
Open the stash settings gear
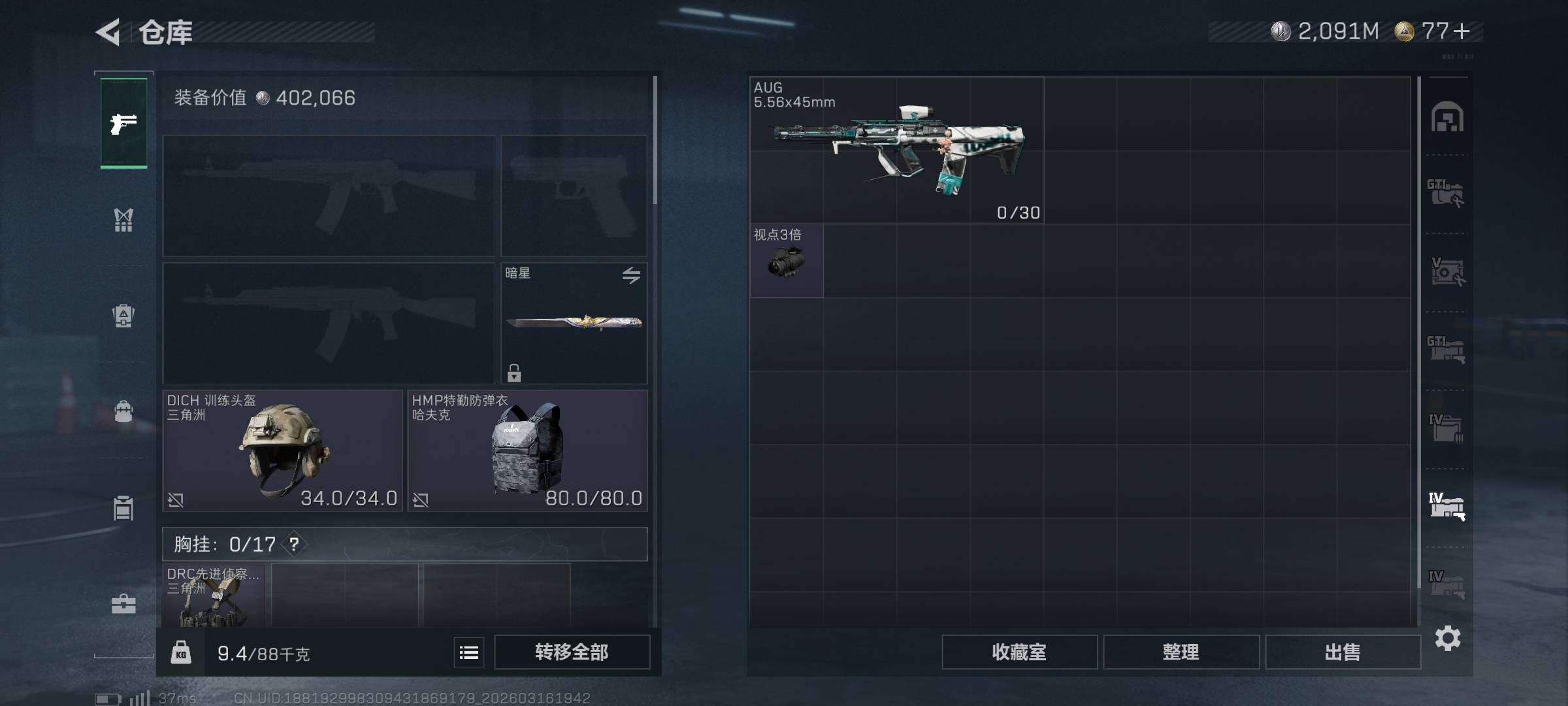1448,638
